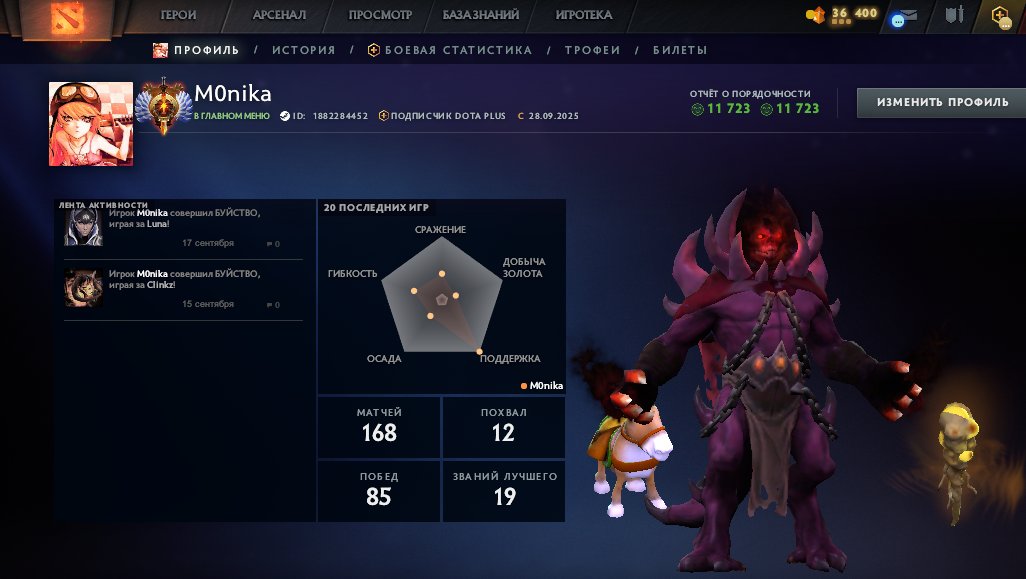Image resolution: width=1026 pixels, height=579 pixels.
Task: Select the Clinkz rampage activity entry
Action: [x=183, y=288]
